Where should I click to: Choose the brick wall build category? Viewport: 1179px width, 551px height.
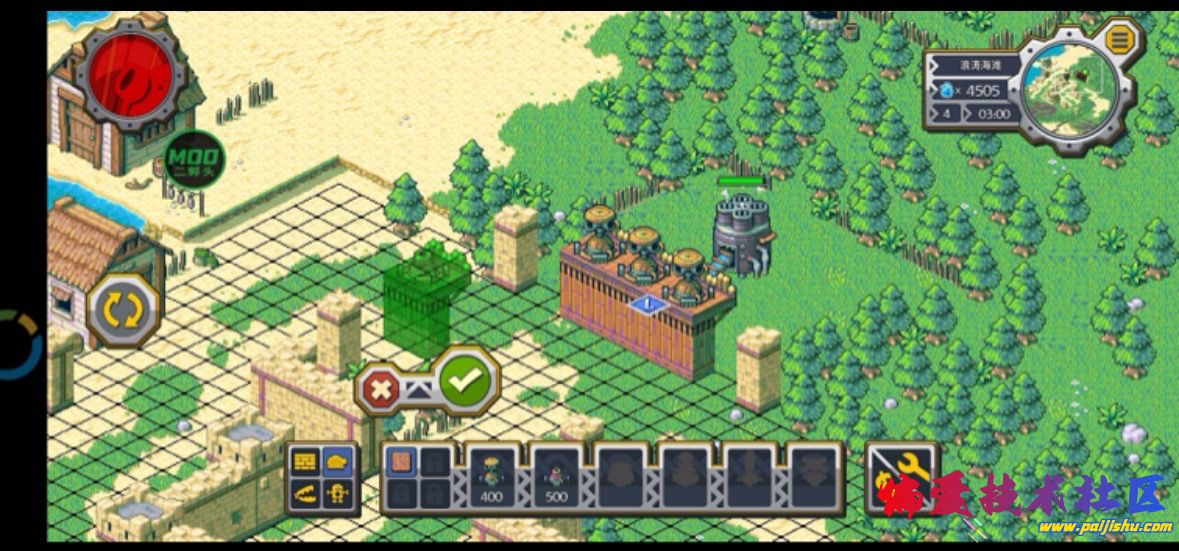pyautogui.click(x=305, y=461)
